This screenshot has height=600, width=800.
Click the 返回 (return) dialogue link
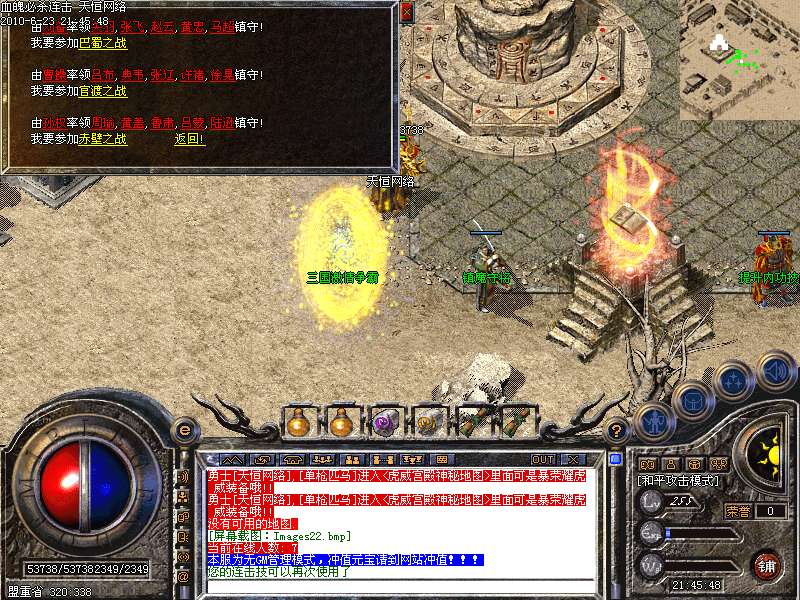189,139
